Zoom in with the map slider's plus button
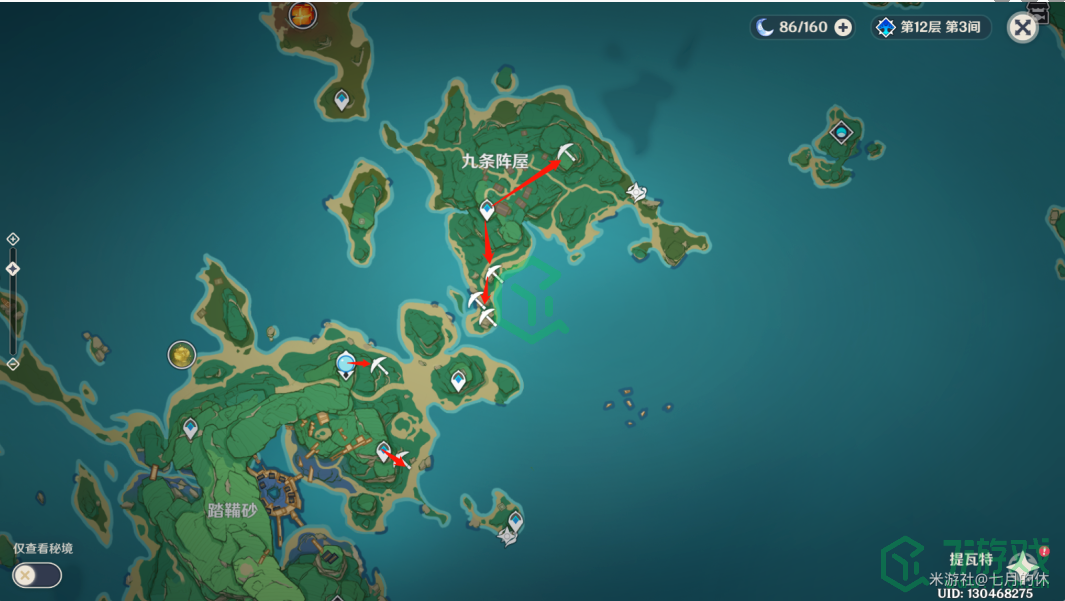1065x601 pixels. point(13,239)
